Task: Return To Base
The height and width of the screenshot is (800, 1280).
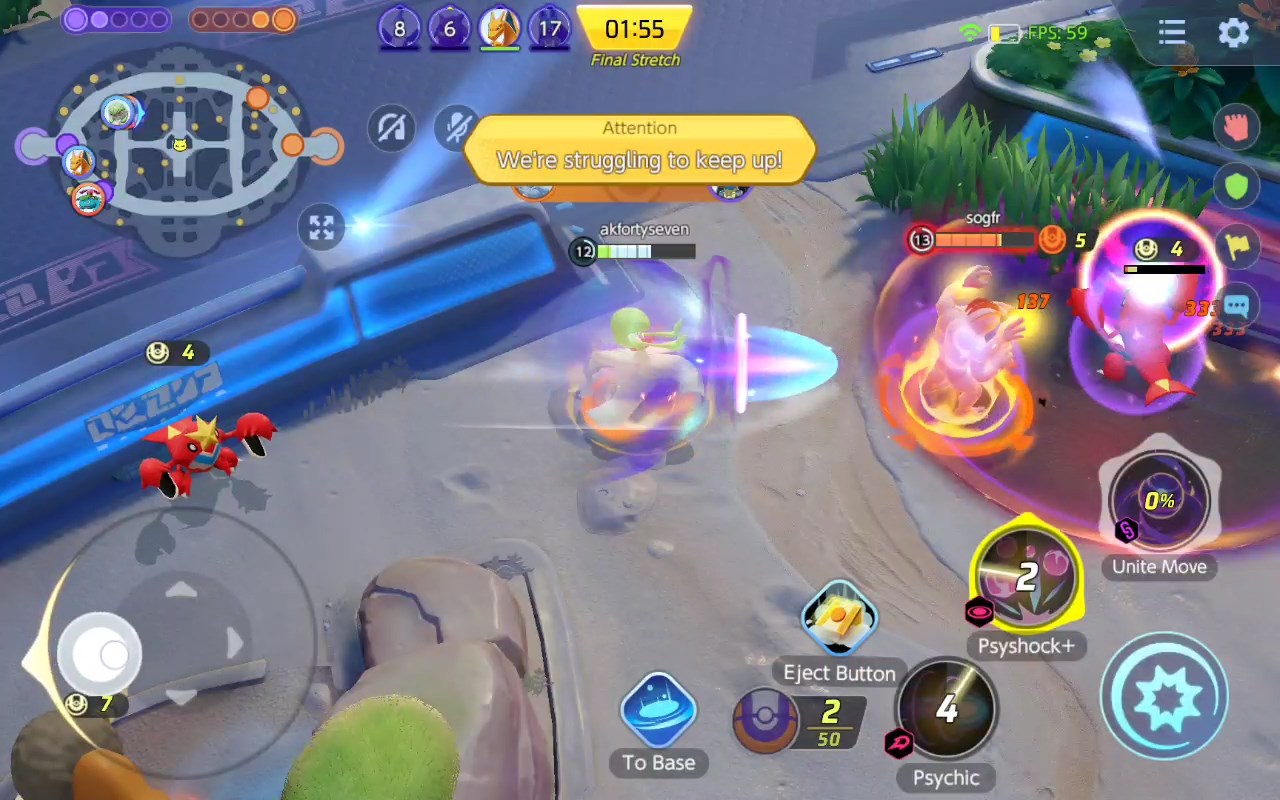Action: (658, 711)
